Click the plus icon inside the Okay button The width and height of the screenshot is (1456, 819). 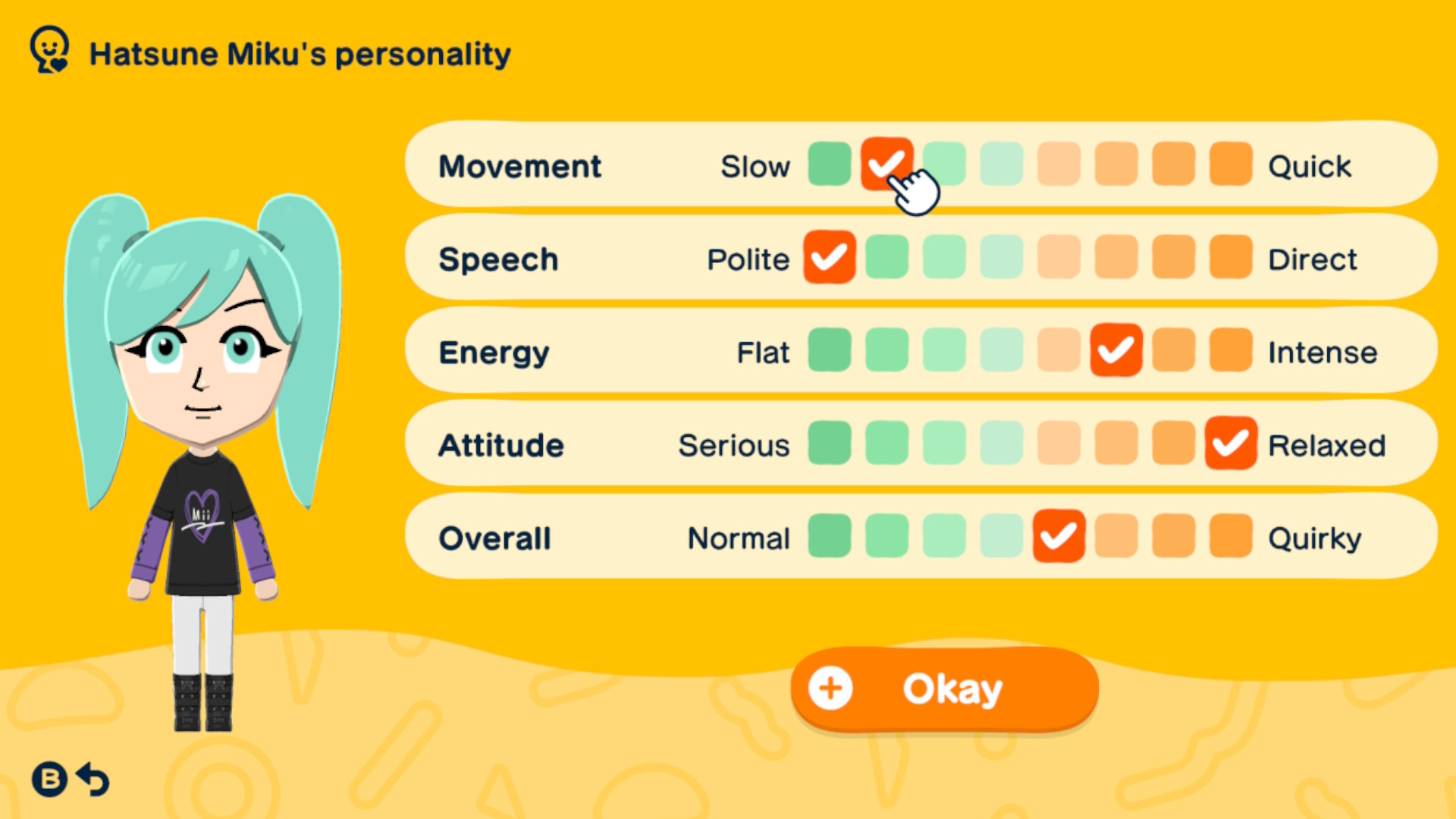pyautogui.click(x=830, y=689)
